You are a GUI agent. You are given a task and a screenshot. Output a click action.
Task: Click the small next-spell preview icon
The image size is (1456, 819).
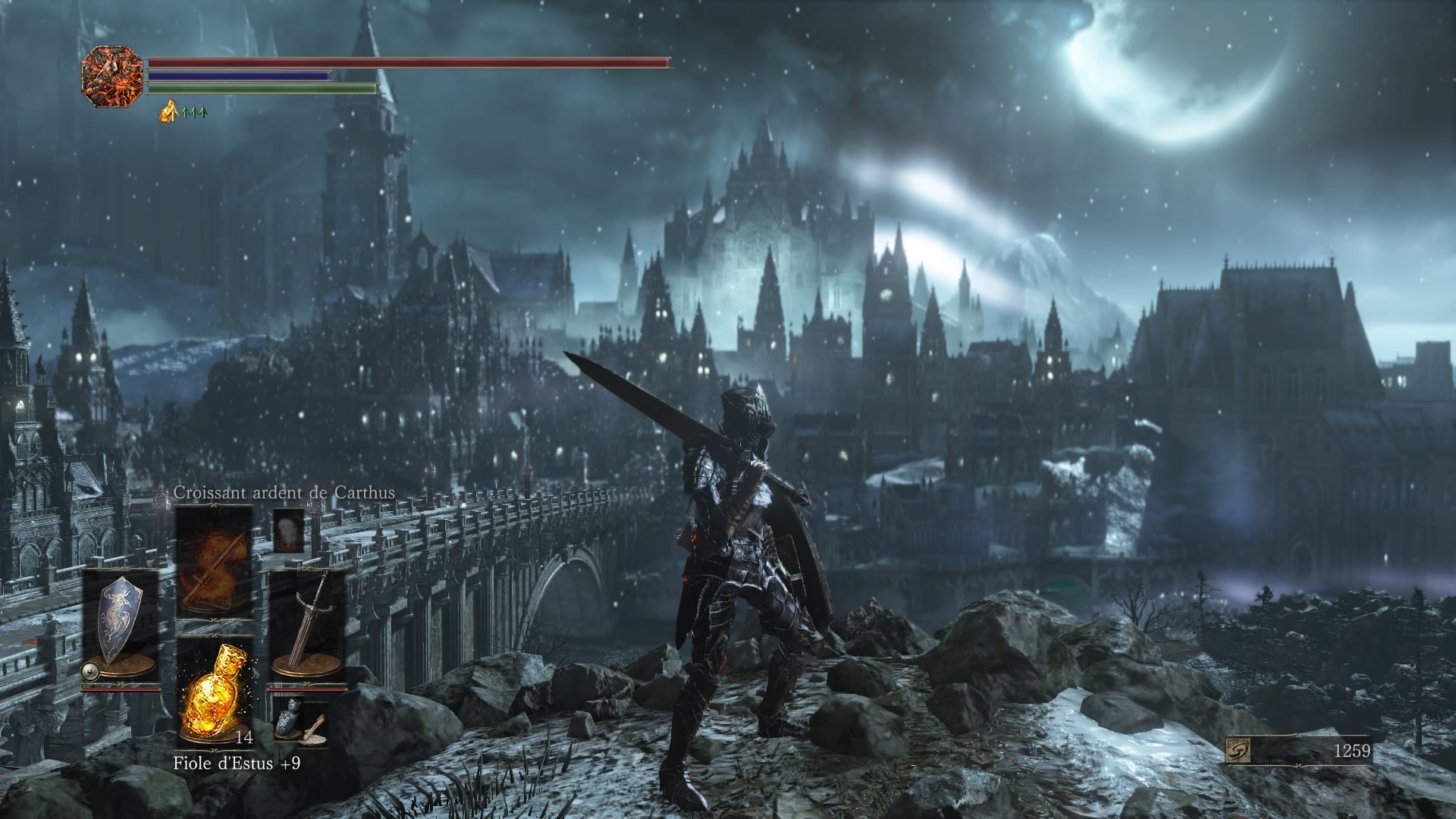288,530
